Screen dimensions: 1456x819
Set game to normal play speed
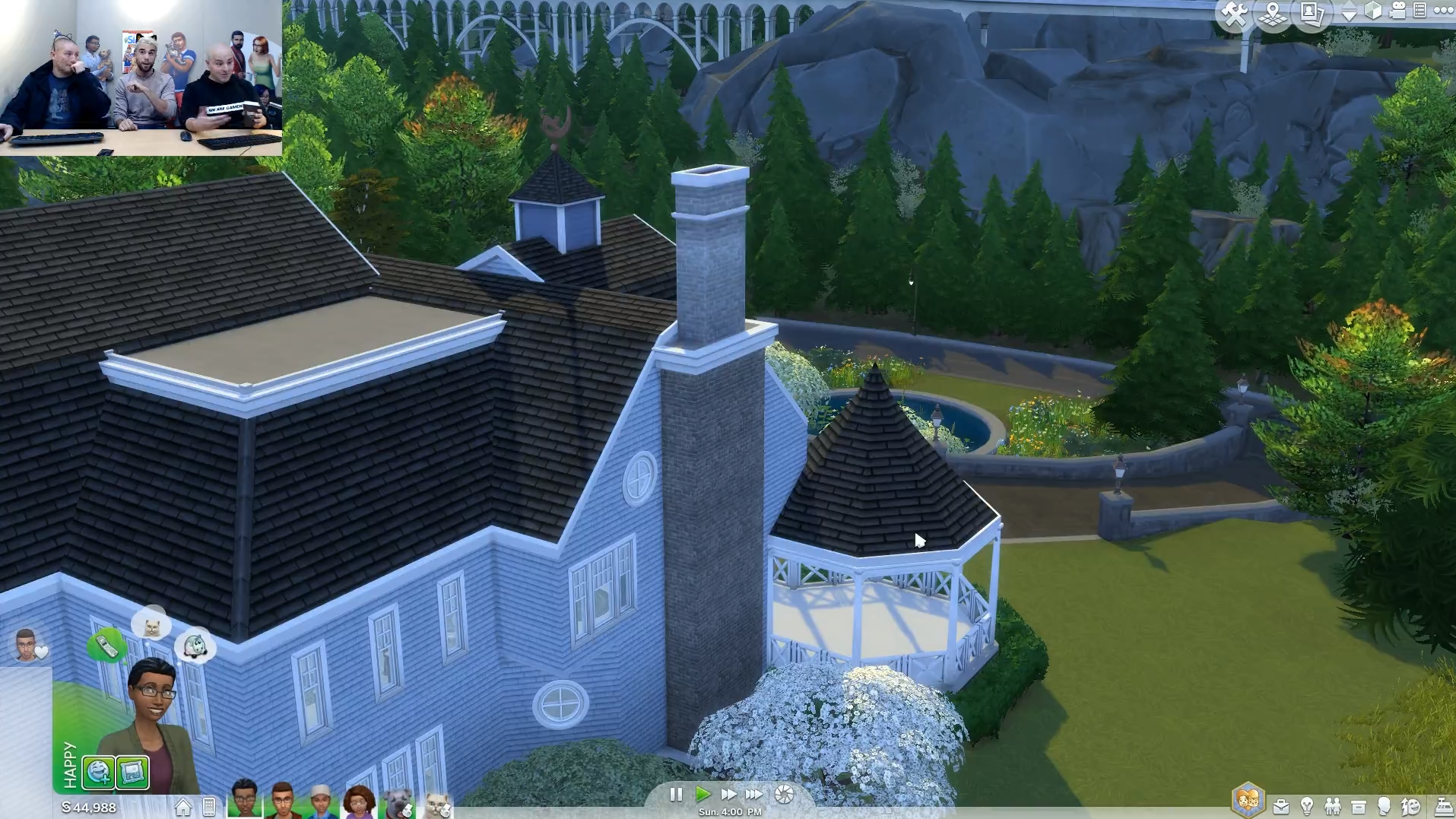[x=703, y=795]
